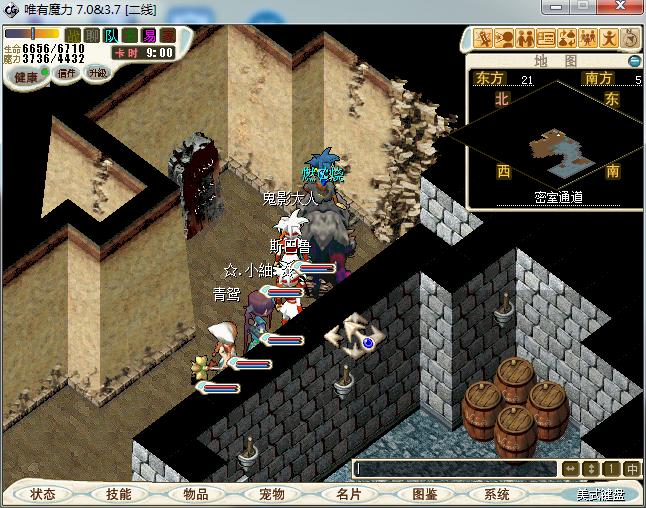Image resolution: width=646 pixels, height=508 pixels.
Task: Open the 名片 name card menu
Action: pyautogui.click(x=347, y=494)
